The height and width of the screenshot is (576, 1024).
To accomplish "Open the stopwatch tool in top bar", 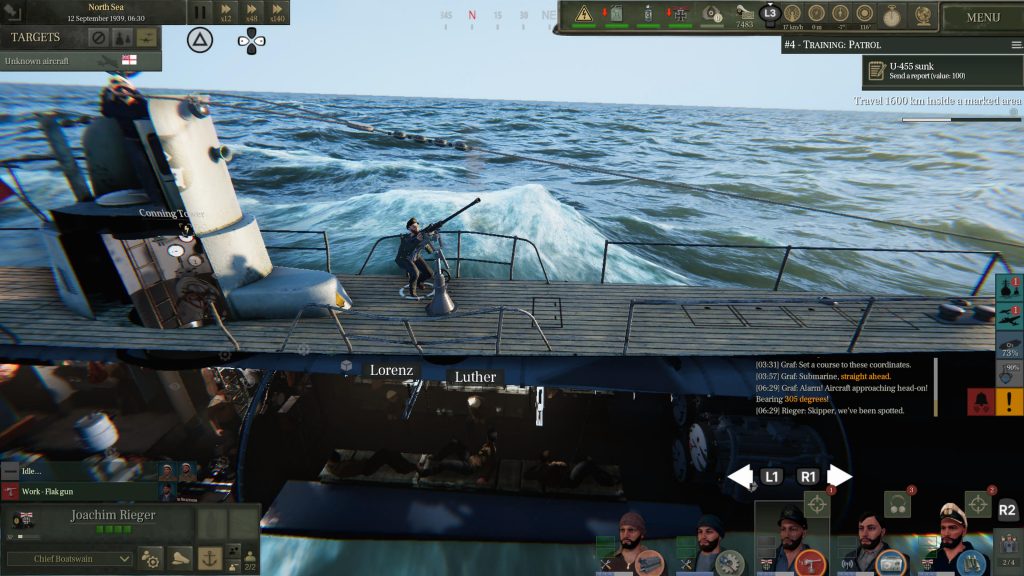I will (891, 15).
